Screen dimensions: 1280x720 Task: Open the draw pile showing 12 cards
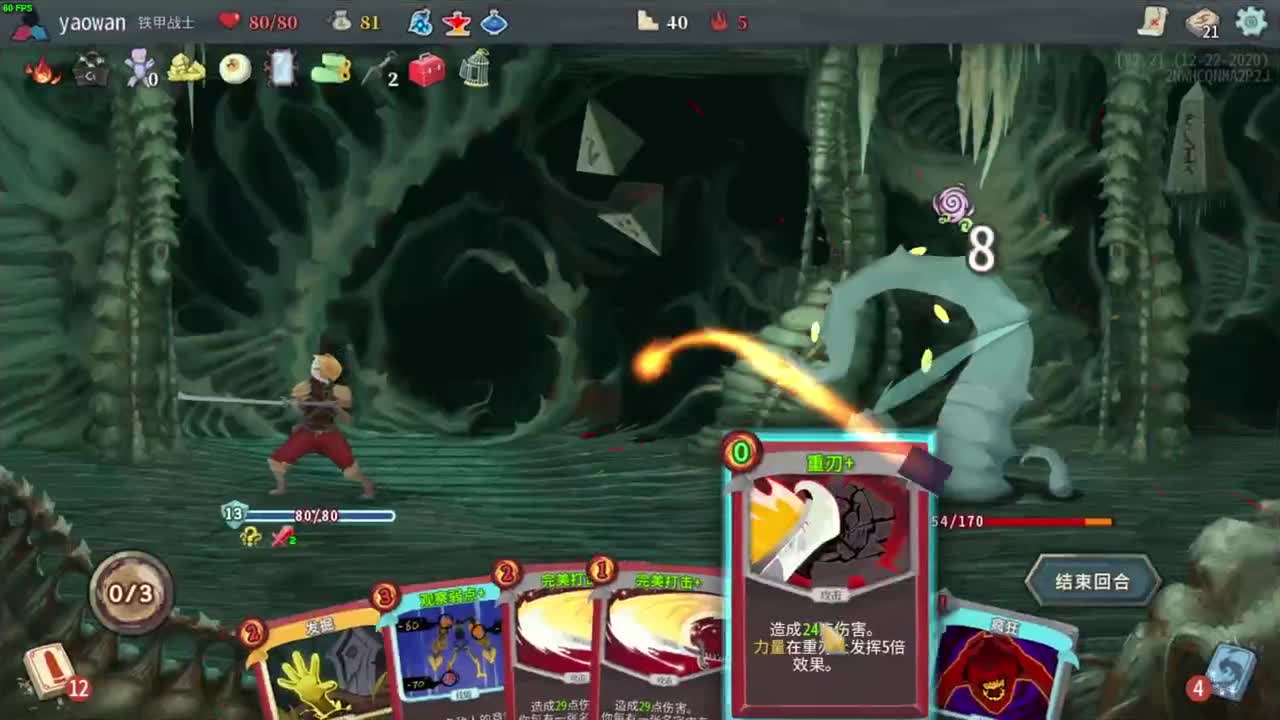(x=50, y=672)
